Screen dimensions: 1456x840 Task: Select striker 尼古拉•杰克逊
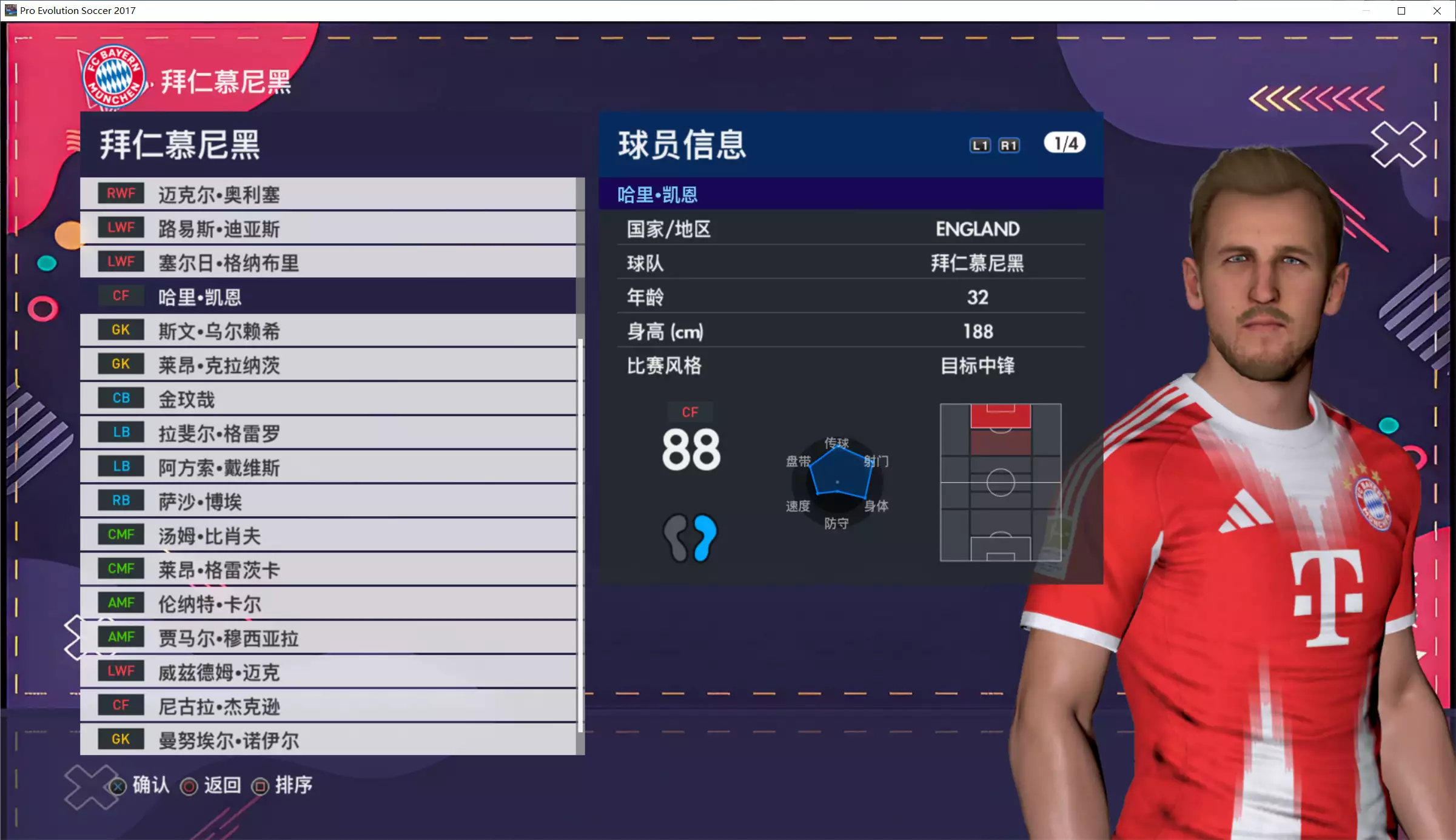coord(327,706)
